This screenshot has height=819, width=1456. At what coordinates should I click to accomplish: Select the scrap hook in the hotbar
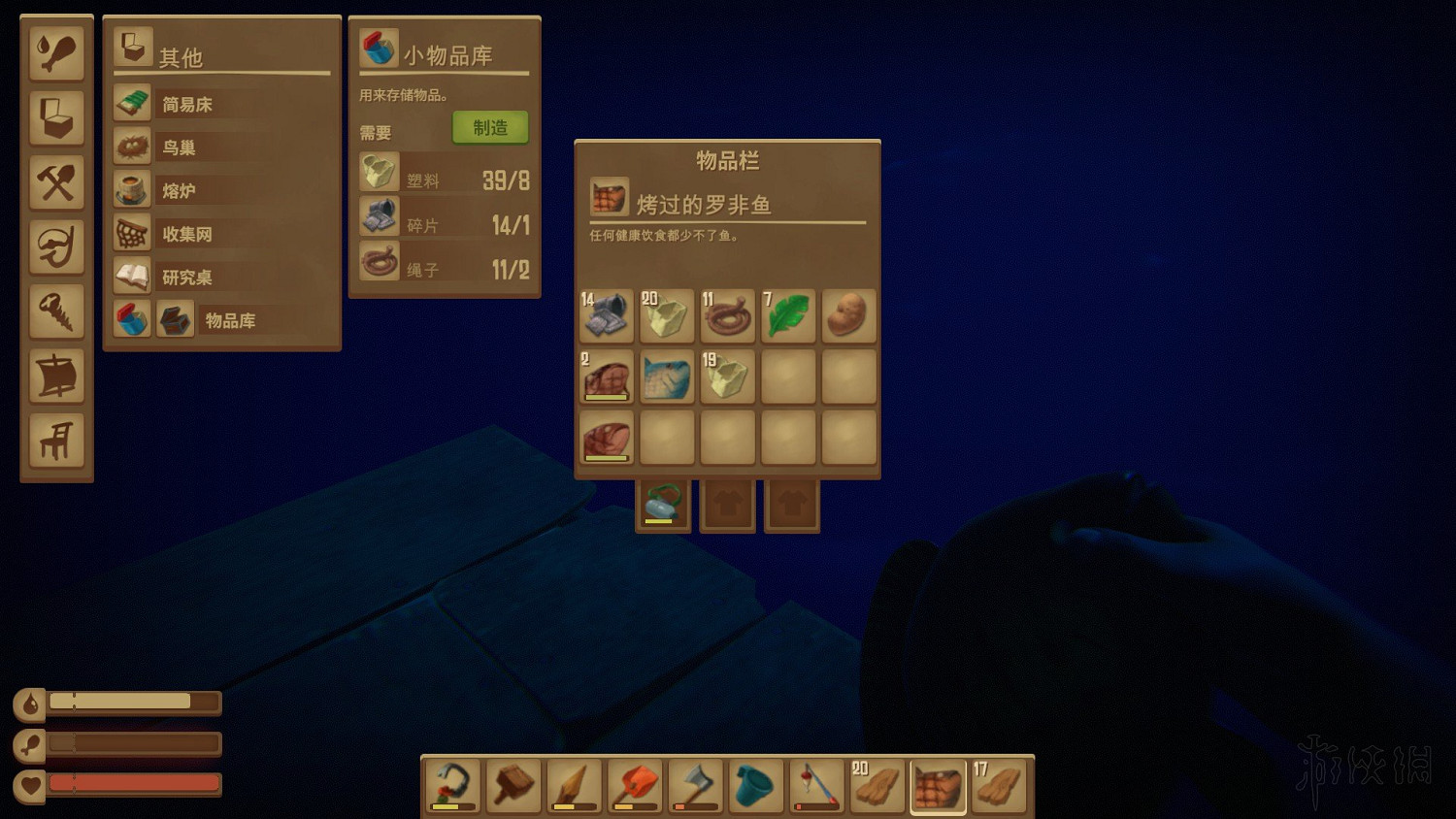[x=452, y=786]
